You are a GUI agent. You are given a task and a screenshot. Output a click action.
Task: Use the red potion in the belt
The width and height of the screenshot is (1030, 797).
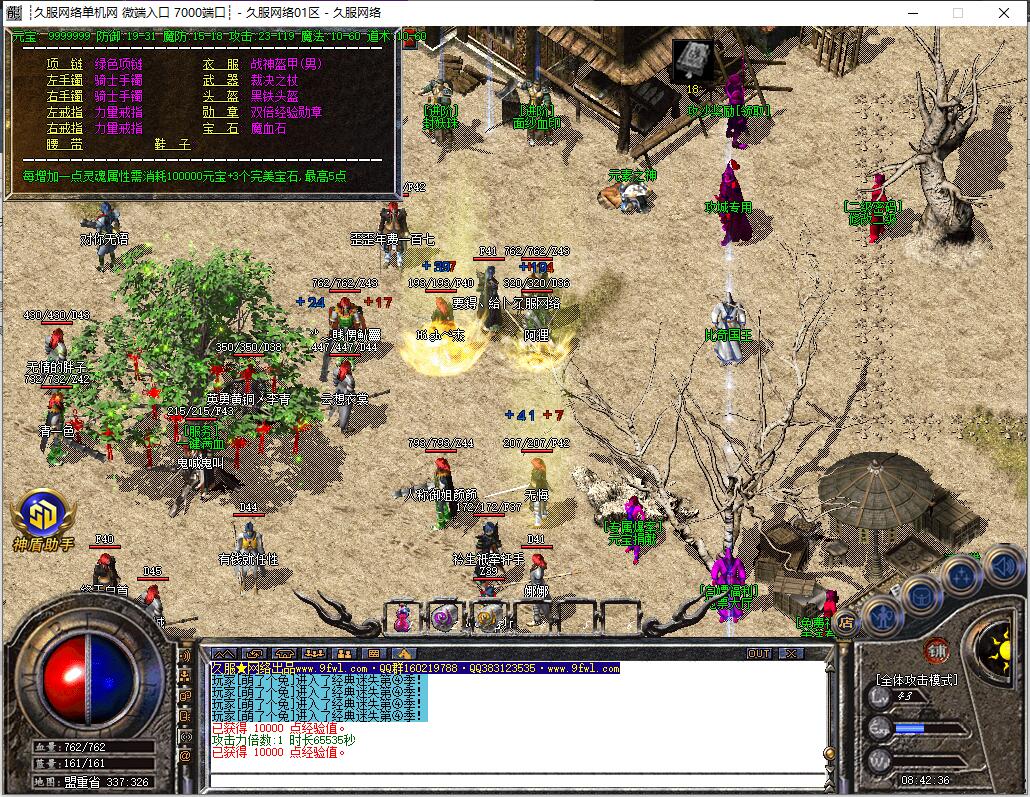coord(402,618)
